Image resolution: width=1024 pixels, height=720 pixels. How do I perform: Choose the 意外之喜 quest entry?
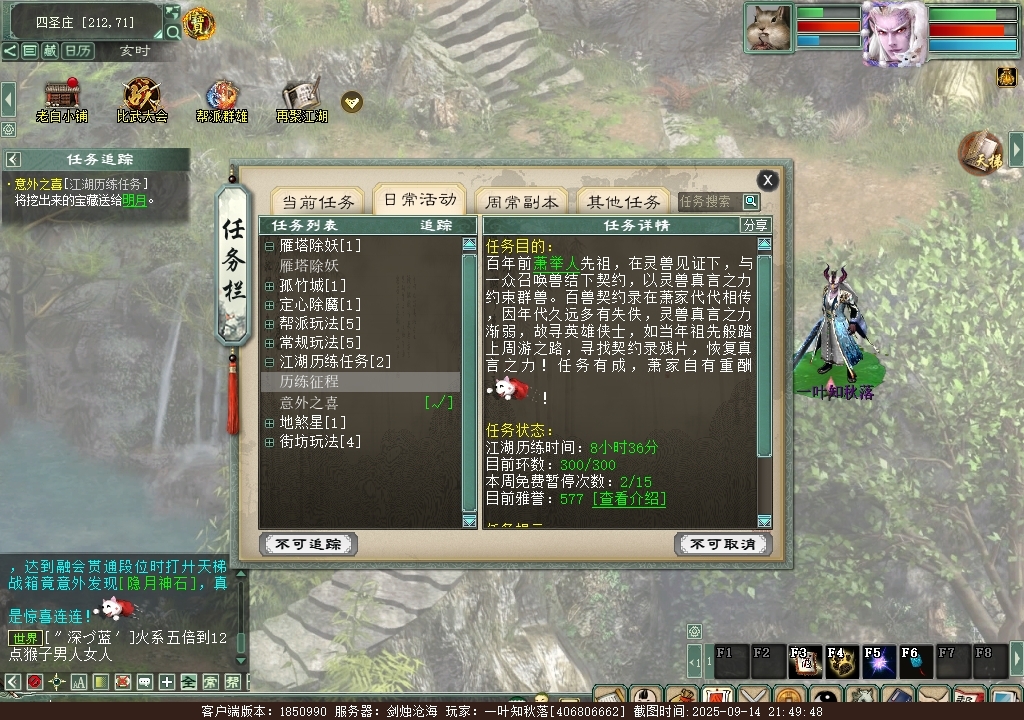(x=309, y=402)
